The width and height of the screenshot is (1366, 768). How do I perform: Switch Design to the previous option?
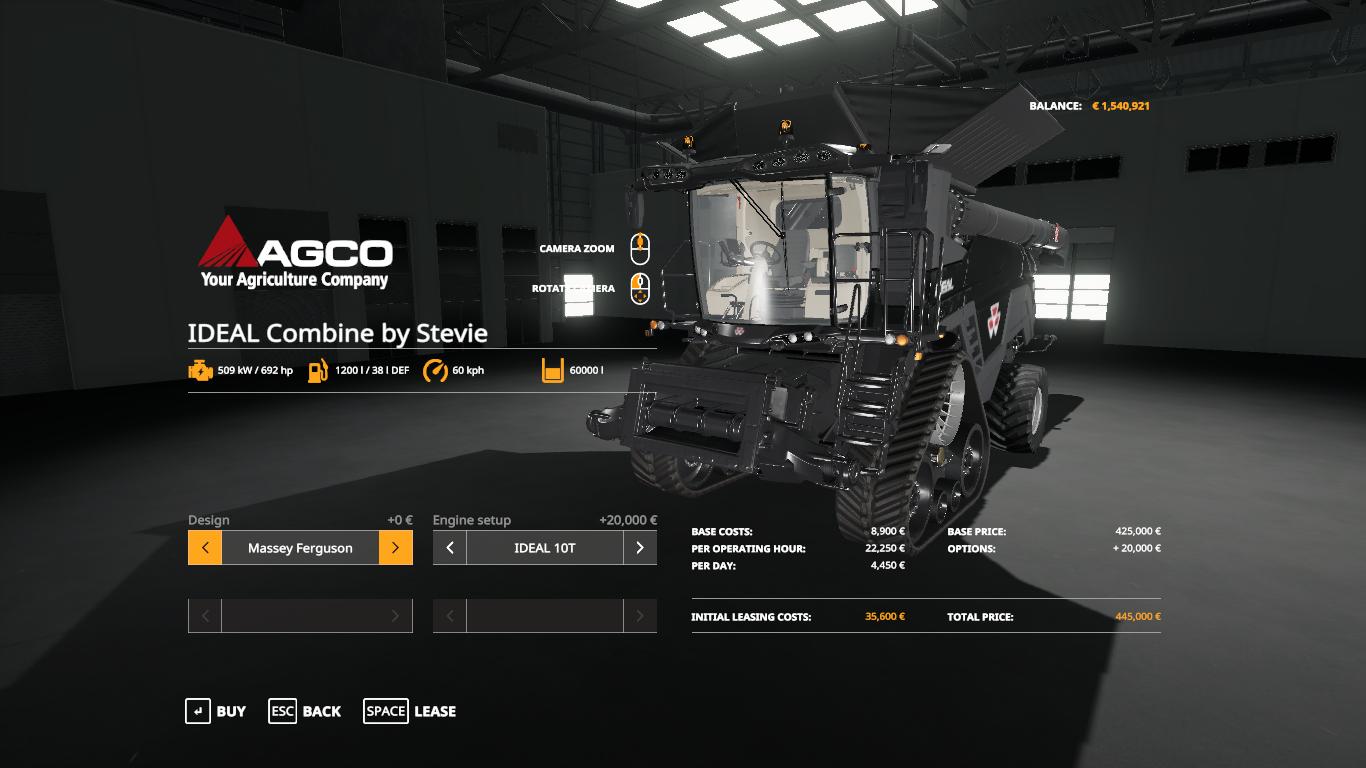tap(205, 548)
